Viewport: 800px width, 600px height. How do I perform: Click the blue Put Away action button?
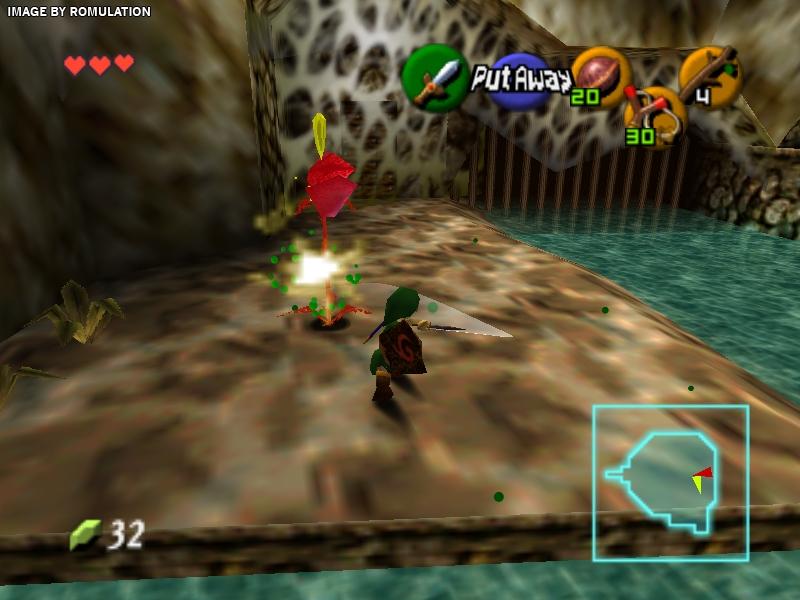[x=520, y=80]
